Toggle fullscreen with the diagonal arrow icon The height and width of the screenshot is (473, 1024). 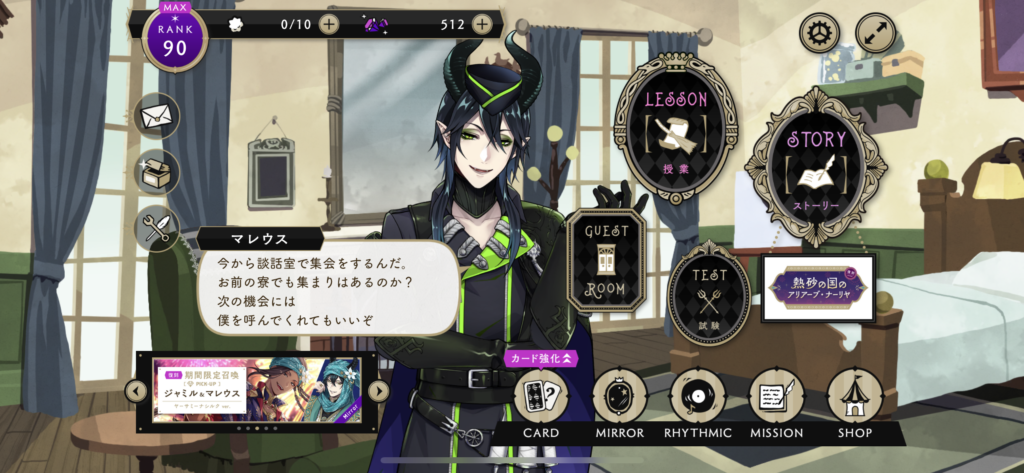coord(875,34)
